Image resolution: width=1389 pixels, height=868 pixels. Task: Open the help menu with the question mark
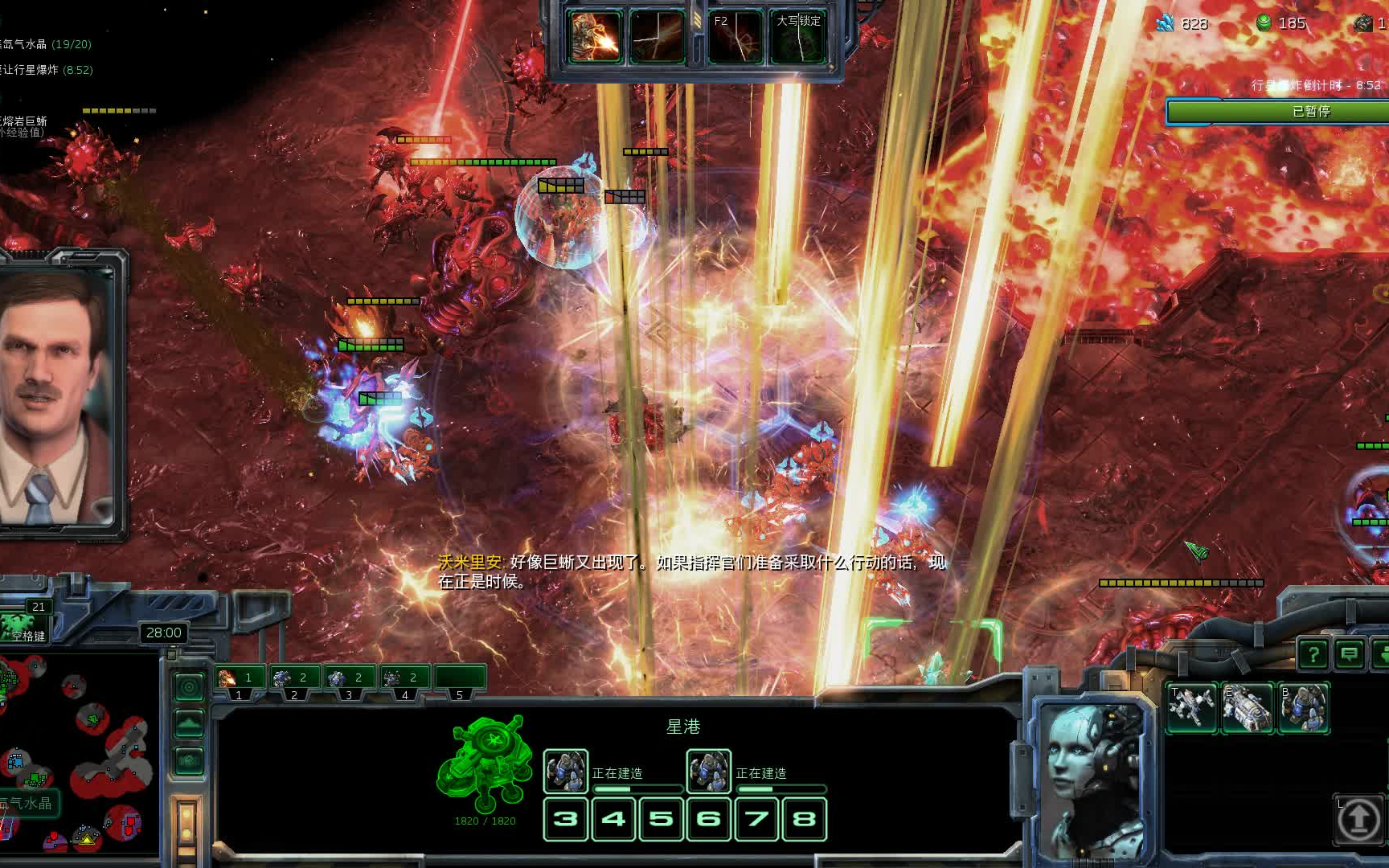click(1313, 654)
